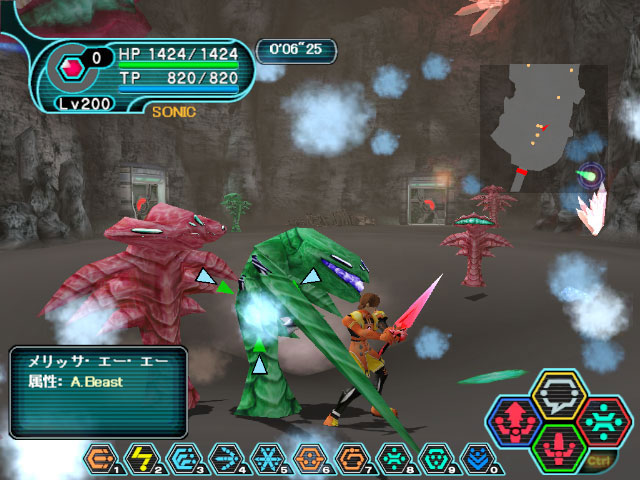Select the blue-bordered red arrow action hexagon
640x480 pixels.
tap(516, 420)
